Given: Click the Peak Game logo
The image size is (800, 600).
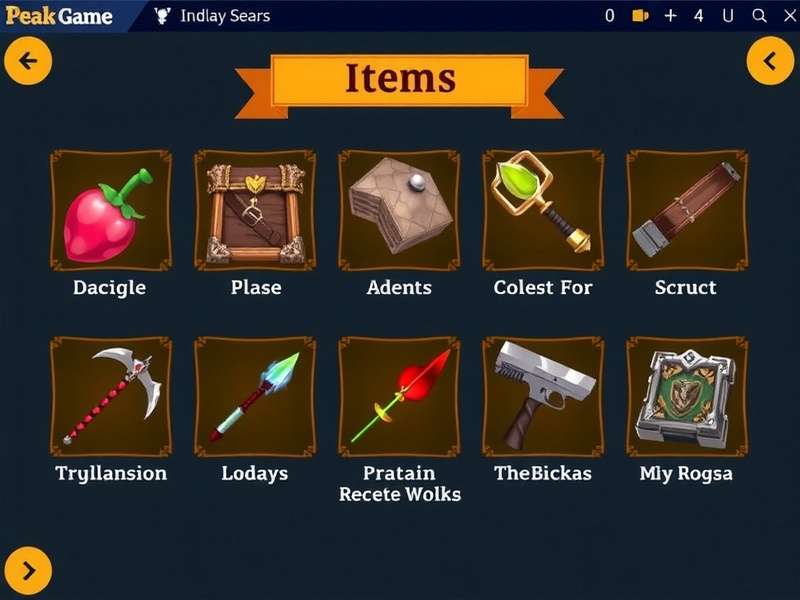Looking at the screenshot, I should coord(58,16).
